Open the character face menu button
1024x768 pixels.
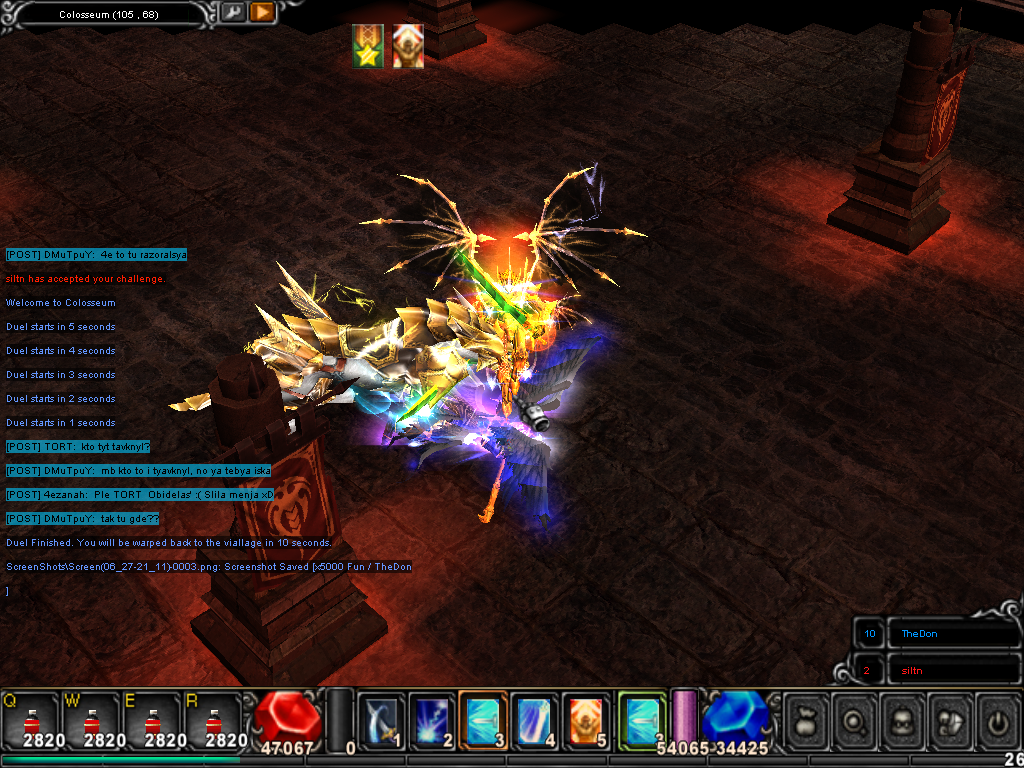pos(902,719)
